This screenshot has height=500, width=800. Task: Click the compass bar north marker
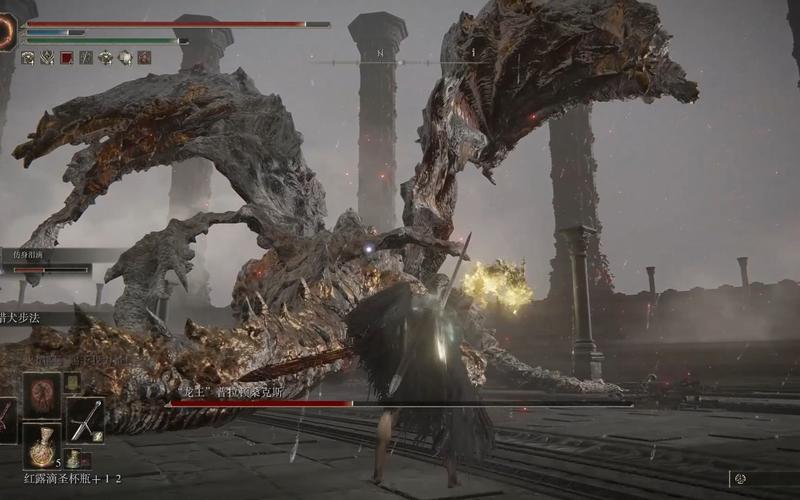click(379, 53)
